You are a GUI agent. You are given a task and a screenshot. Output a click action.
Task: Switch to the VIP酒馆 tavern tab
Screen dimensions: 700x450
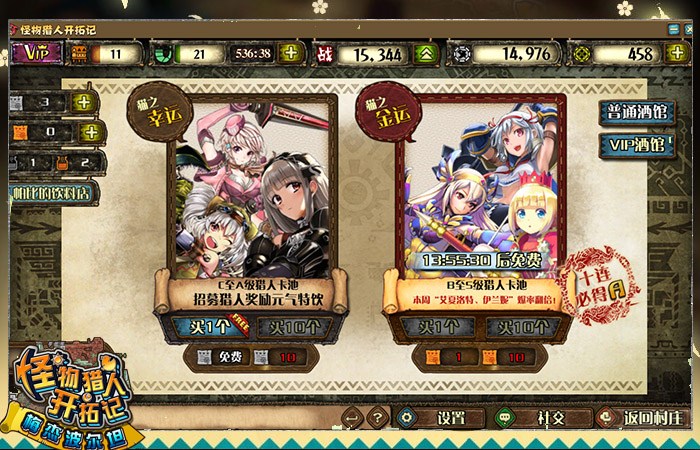coord(636,145)
